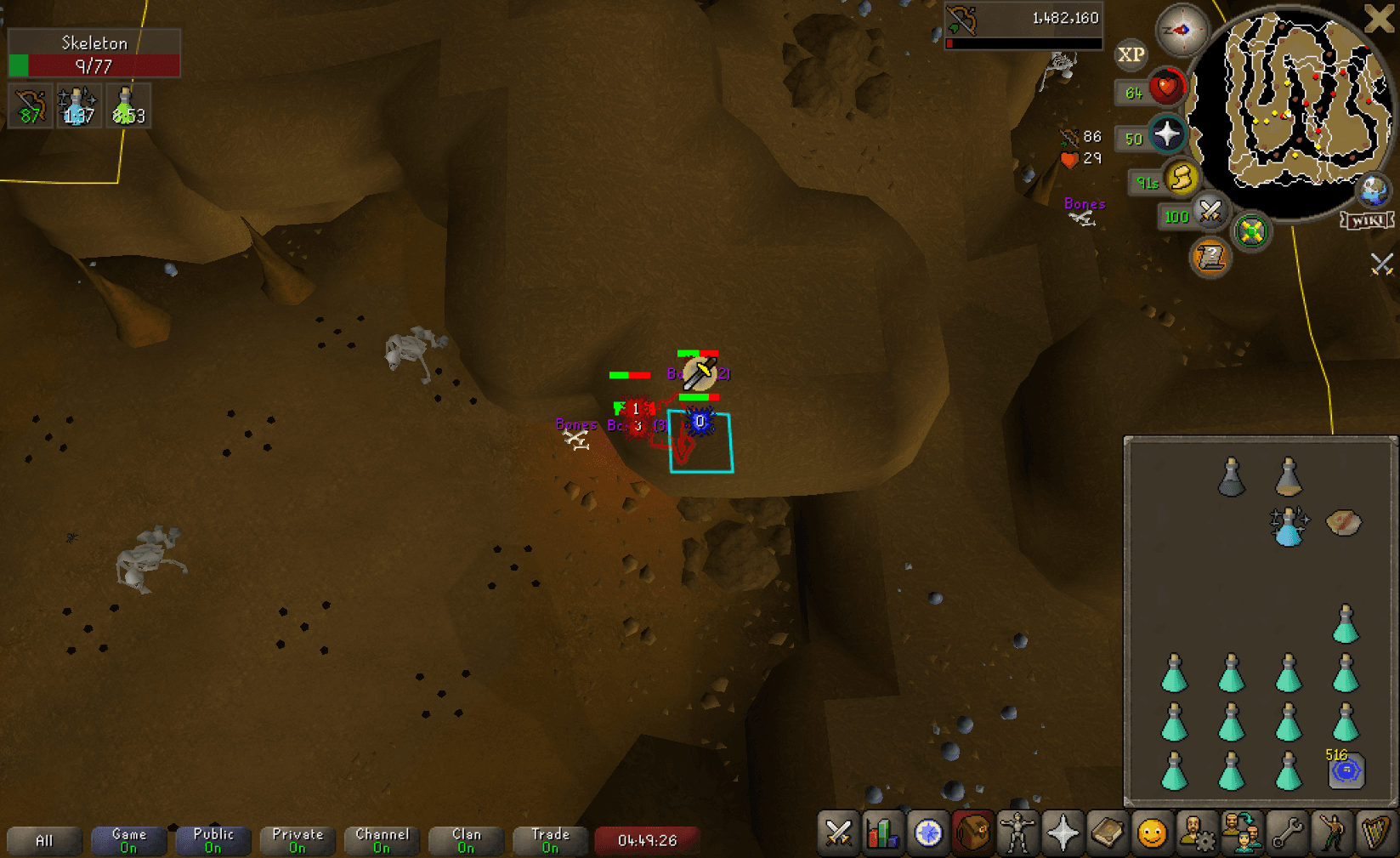Screen dimensions: 1400x858
Task: Open the world map globe
Action: click(1374, 190)
